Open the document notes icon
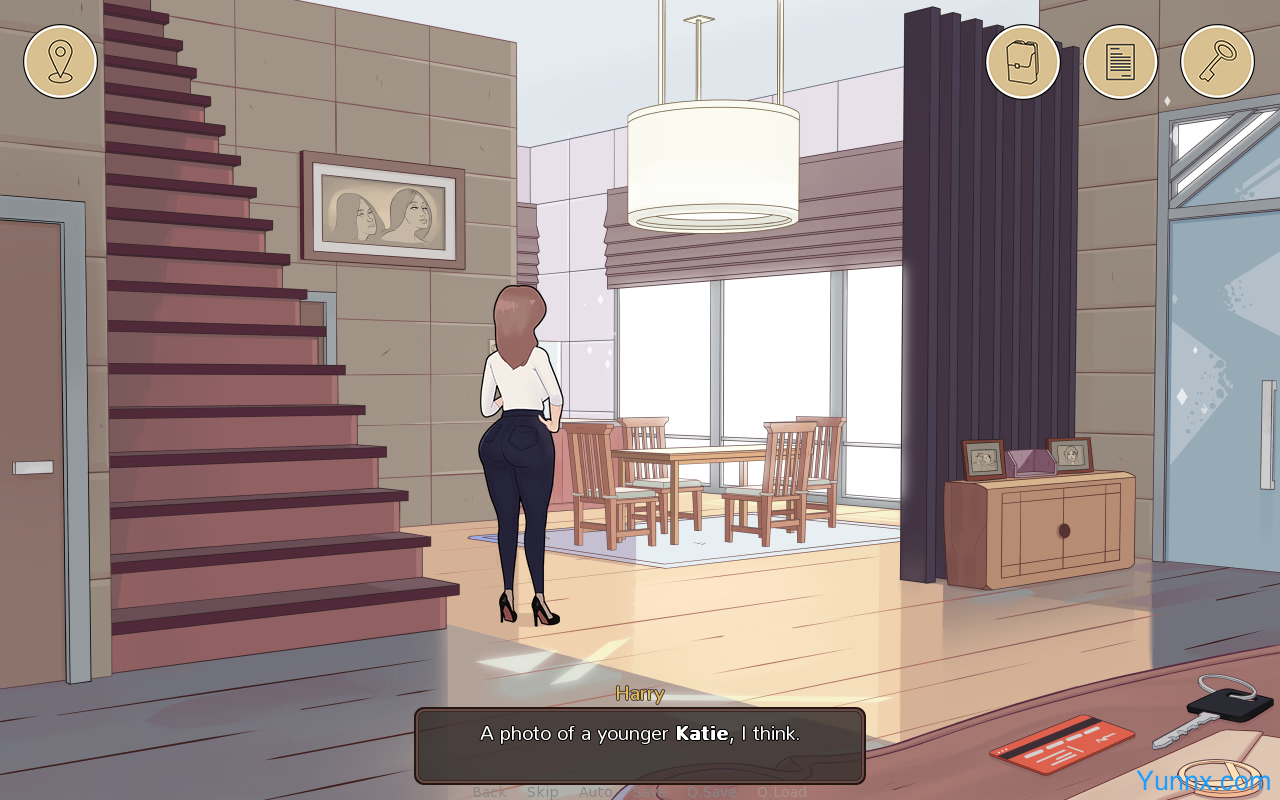Image resolution: width=1280 pixels, height=800 pixels. (x=1120, y=61)
